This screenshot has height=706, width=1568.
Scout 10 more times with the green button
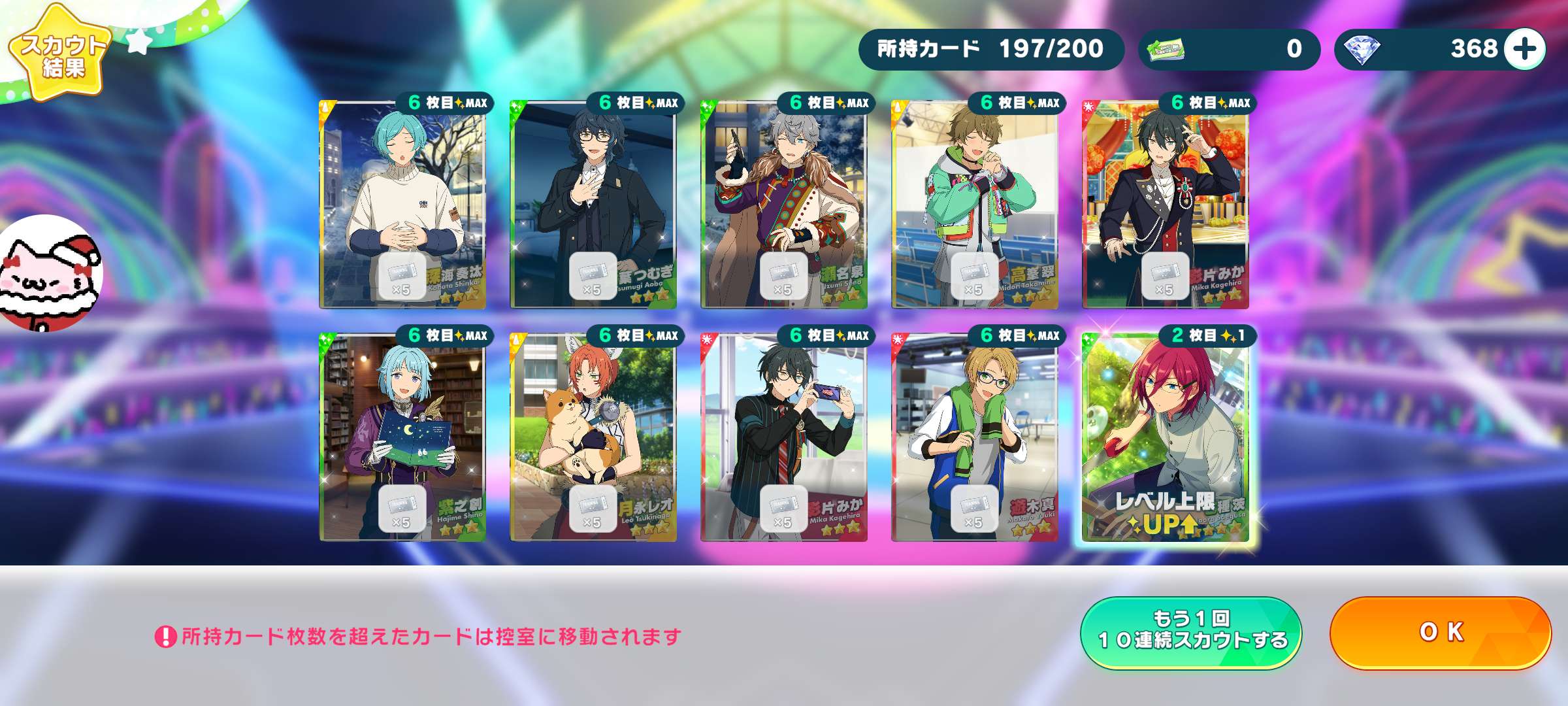1191,632
